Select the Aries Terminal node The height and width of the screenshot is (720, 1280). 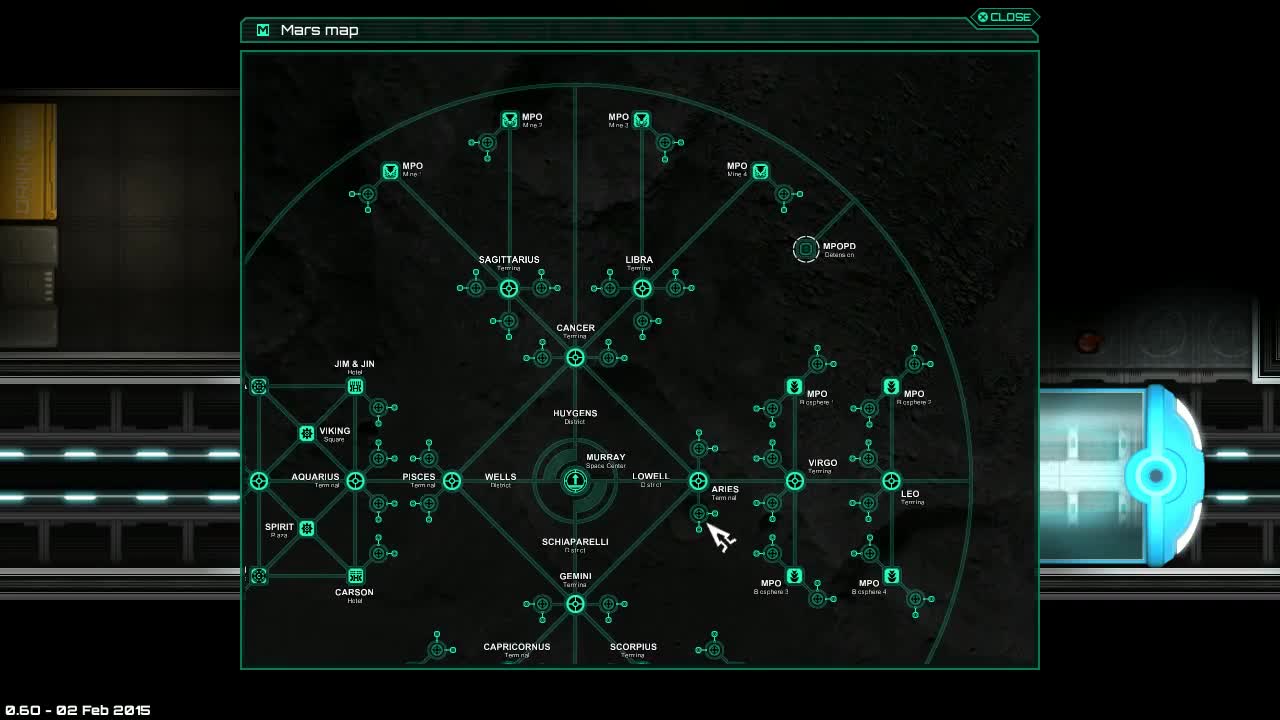[698, 481]
